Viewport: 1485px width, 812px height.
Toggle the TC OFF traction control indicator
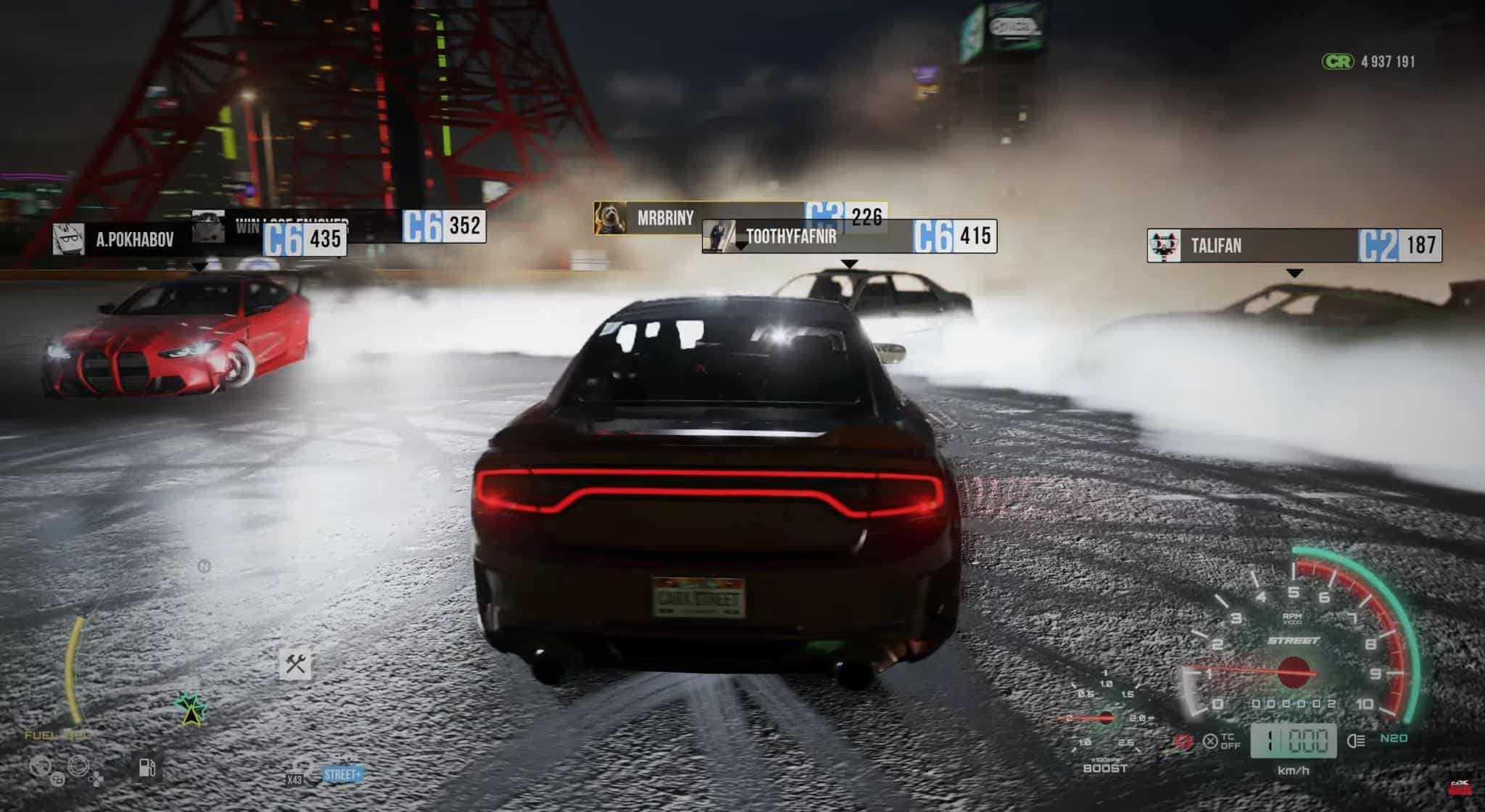click(1223, 741)
